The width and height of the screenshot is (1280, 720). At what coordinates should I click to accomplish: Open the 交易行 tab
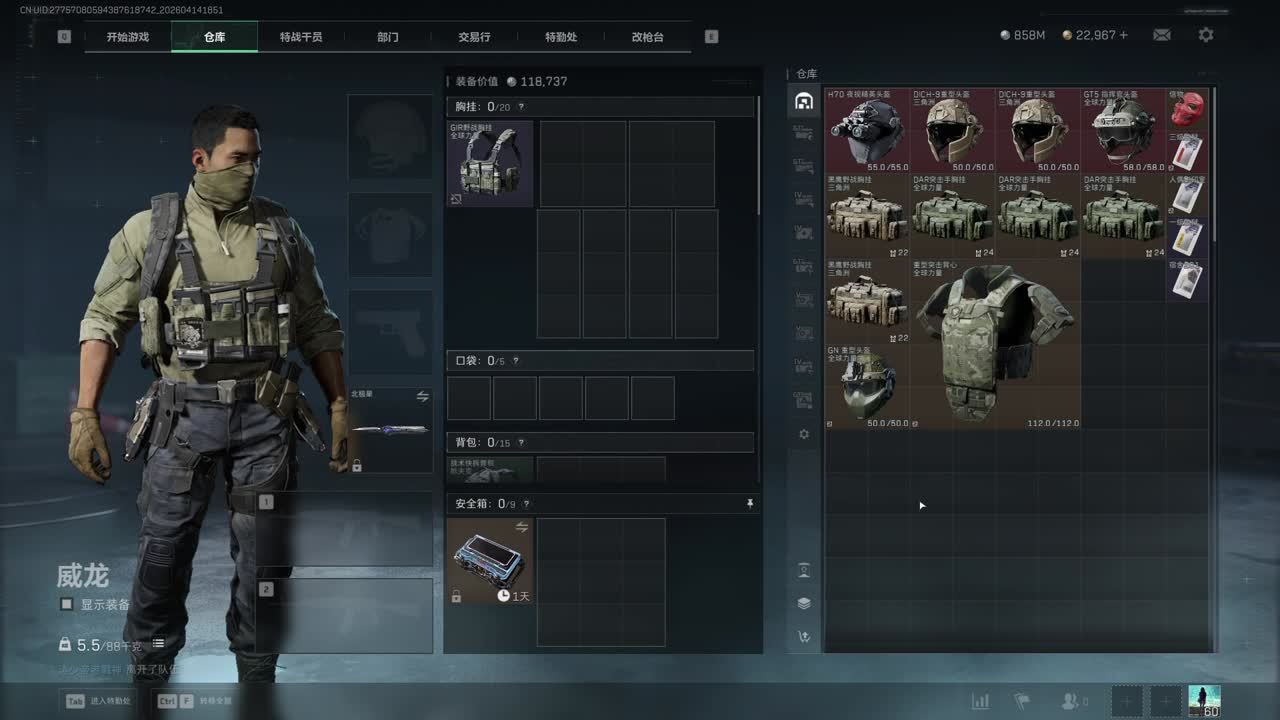pyautogui.click(x=474, y=37)
